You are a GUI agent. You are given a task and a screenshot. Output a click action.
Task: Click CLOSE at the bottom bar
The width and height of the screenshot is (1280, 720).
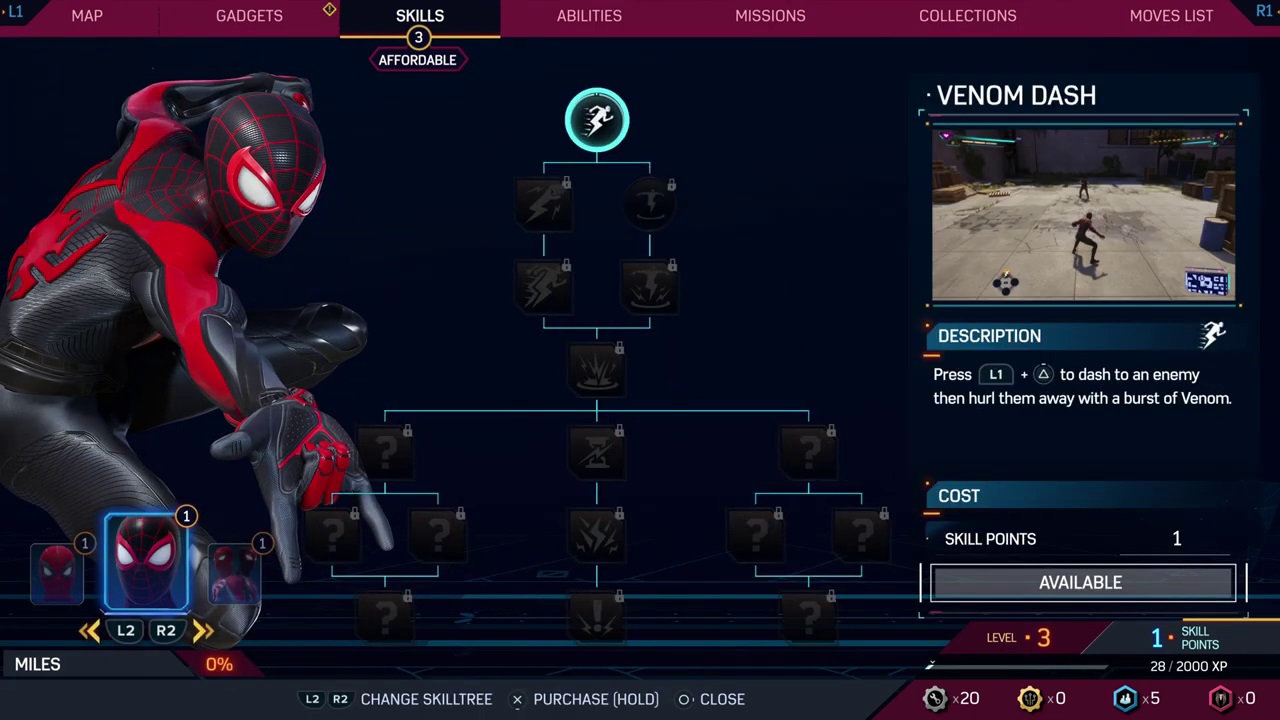coord(722,699)
